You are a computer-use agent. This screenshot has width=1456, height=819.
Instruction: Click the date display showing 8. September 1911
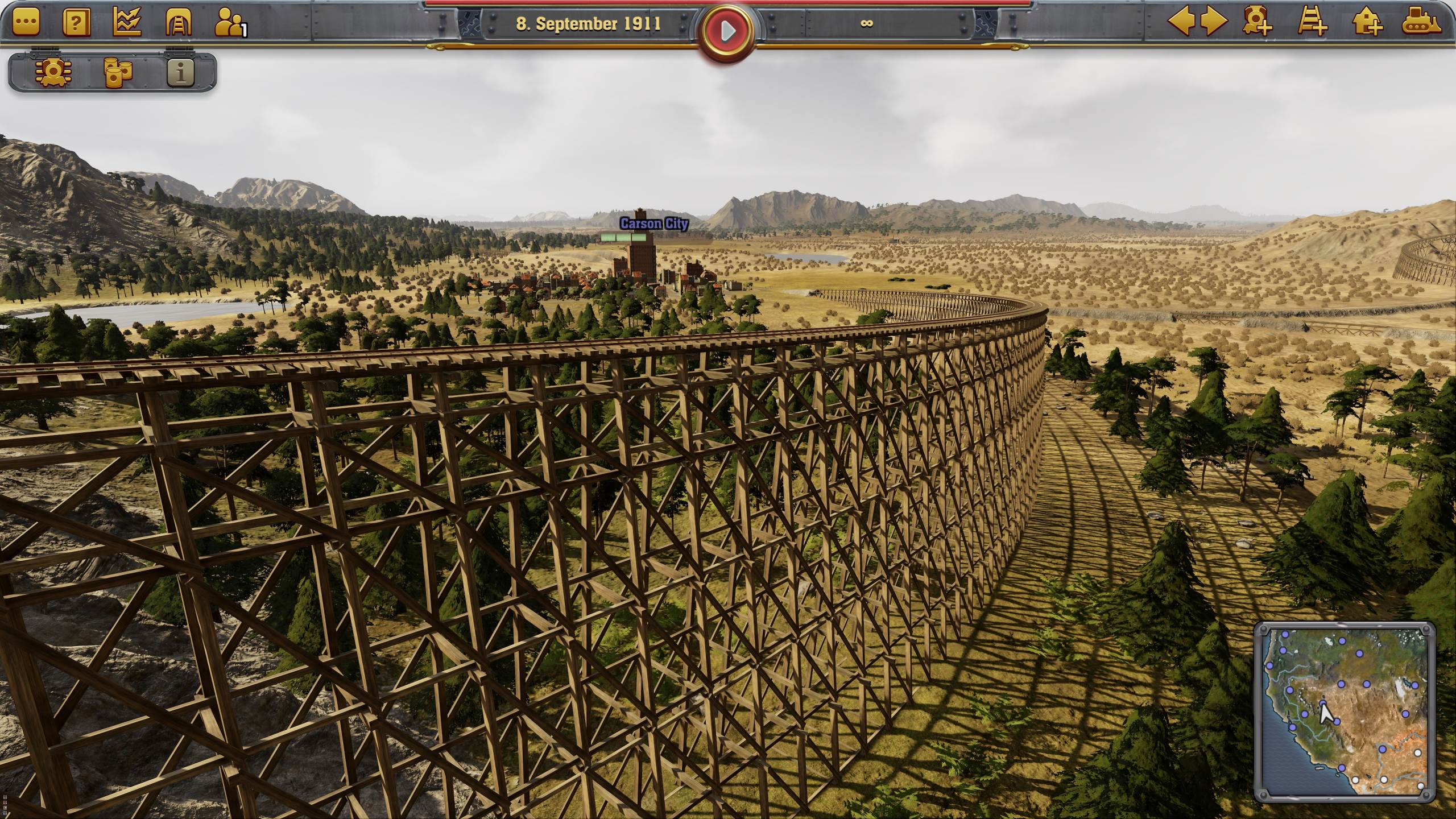point(589,24)
